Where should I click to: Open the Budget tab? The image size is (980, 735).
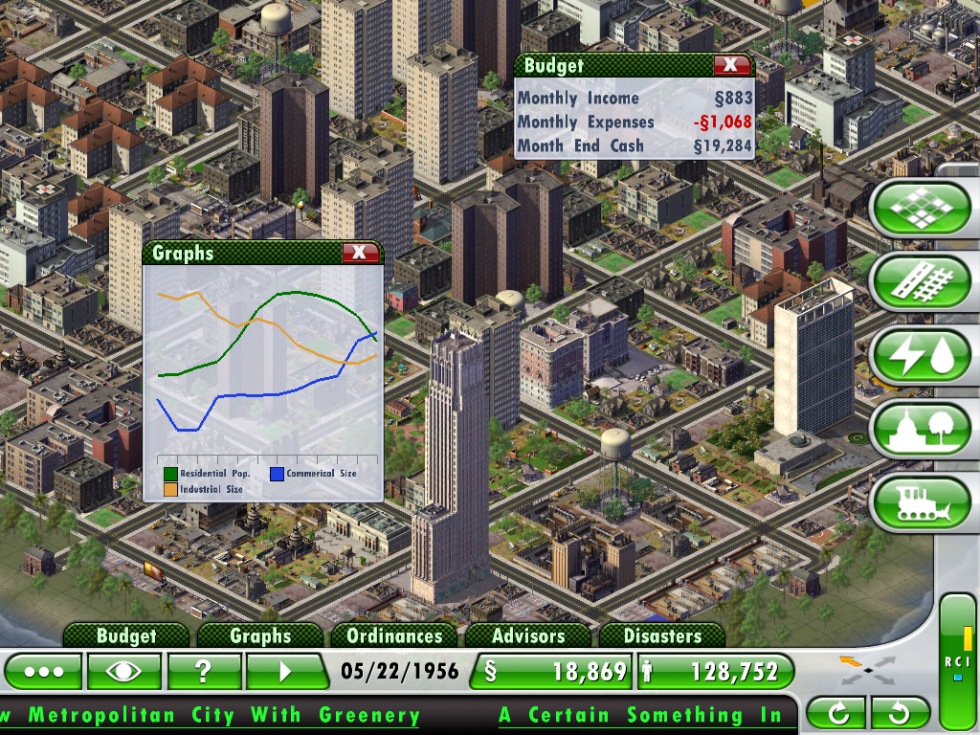tap(126, 636)
